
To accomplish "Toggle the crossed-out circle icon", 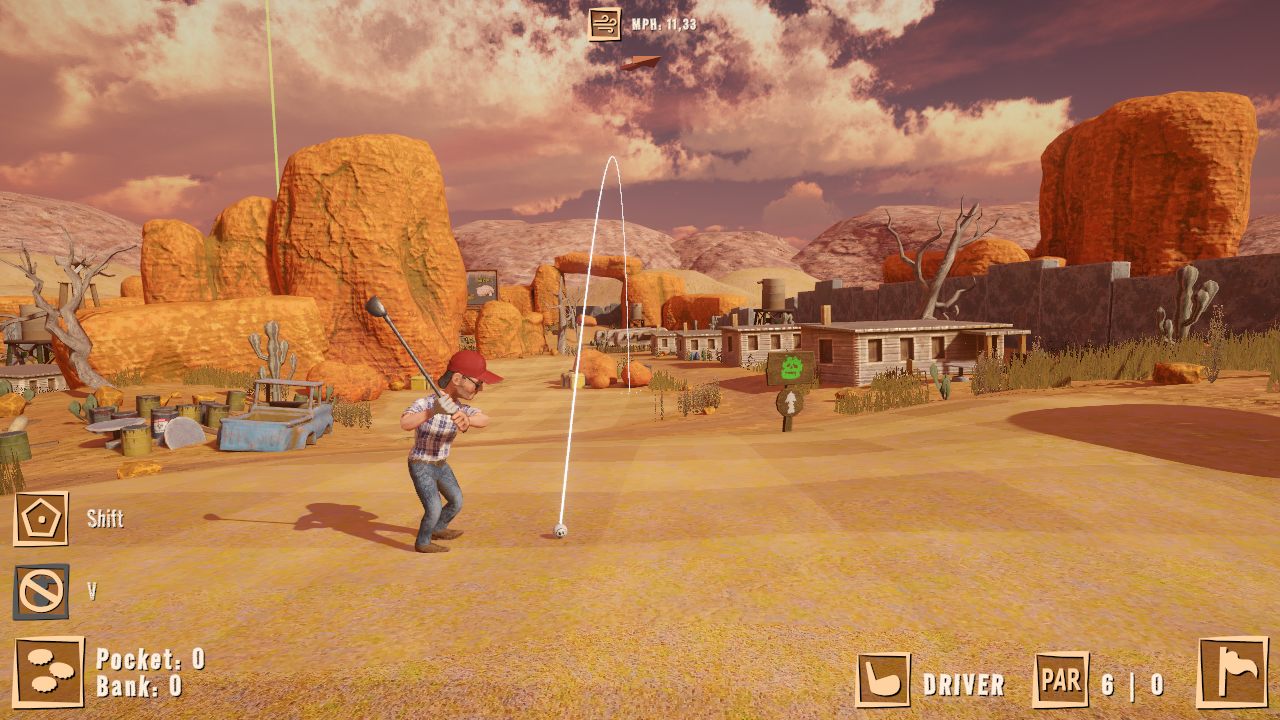I will click(x=41, y=591).
